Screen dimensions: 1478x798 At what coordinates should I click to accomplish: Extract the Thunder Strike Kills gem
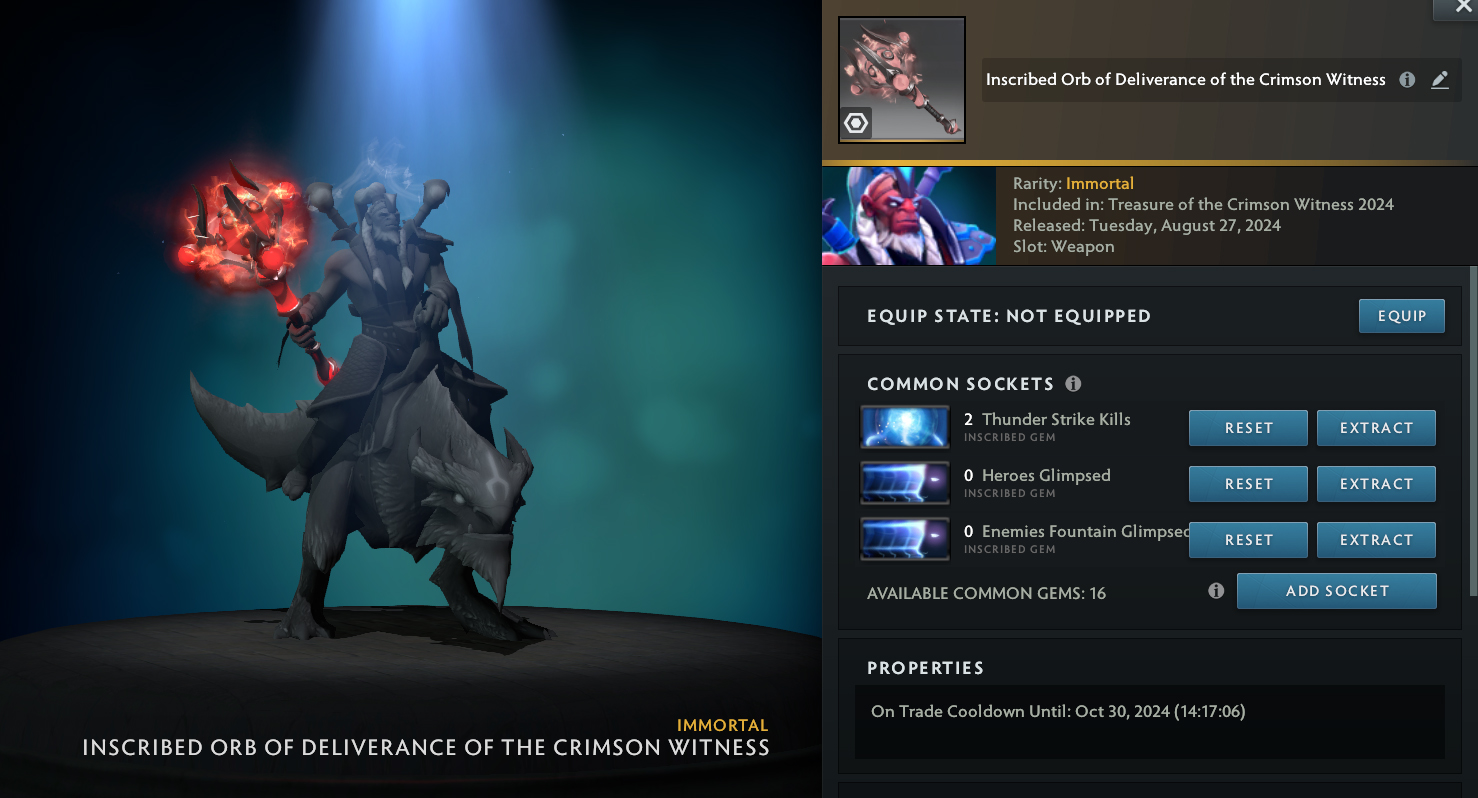click(1376, 428)
